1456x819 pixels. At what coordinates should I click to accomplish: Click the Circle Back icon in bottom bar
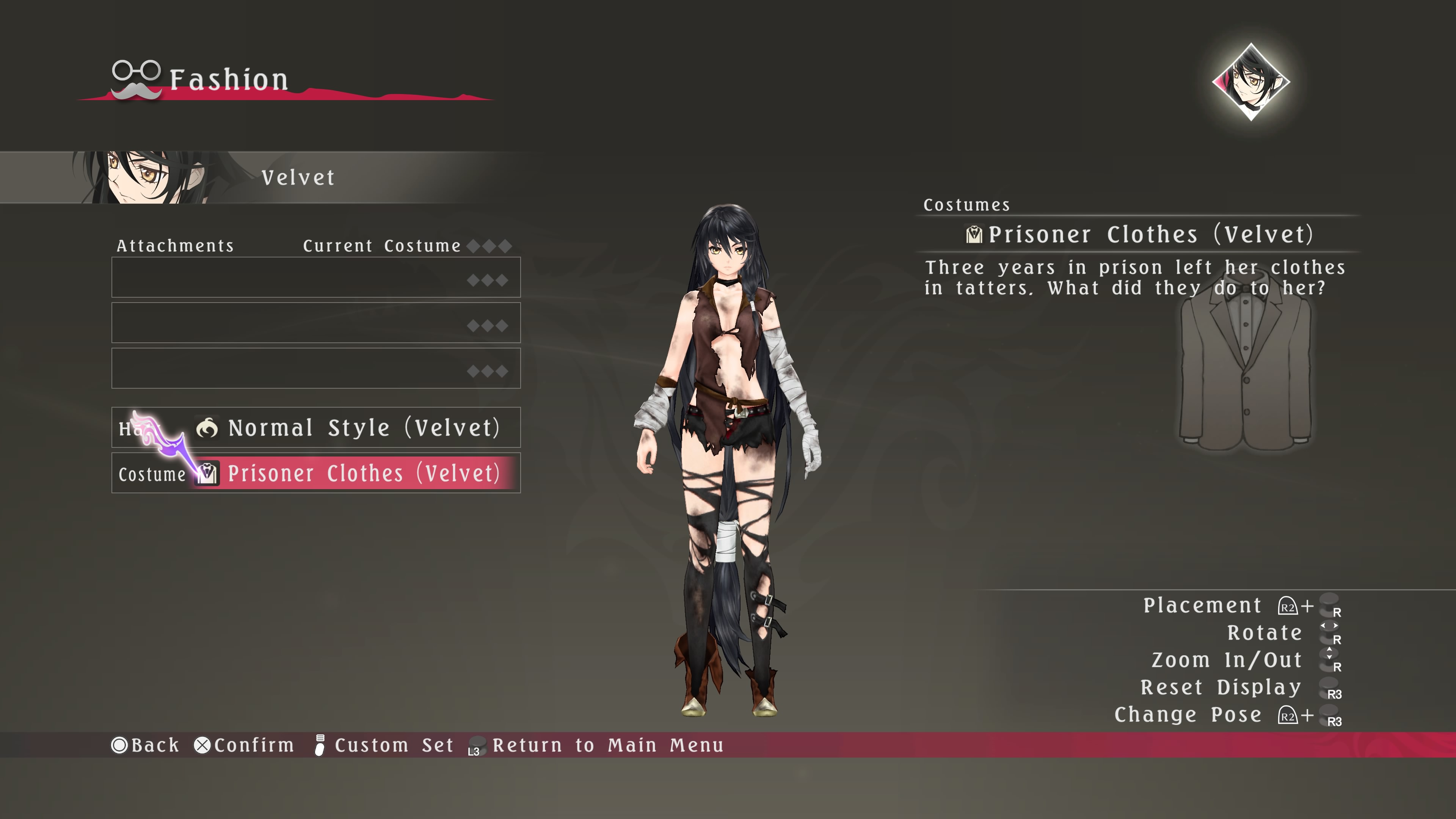coord(121,745)
